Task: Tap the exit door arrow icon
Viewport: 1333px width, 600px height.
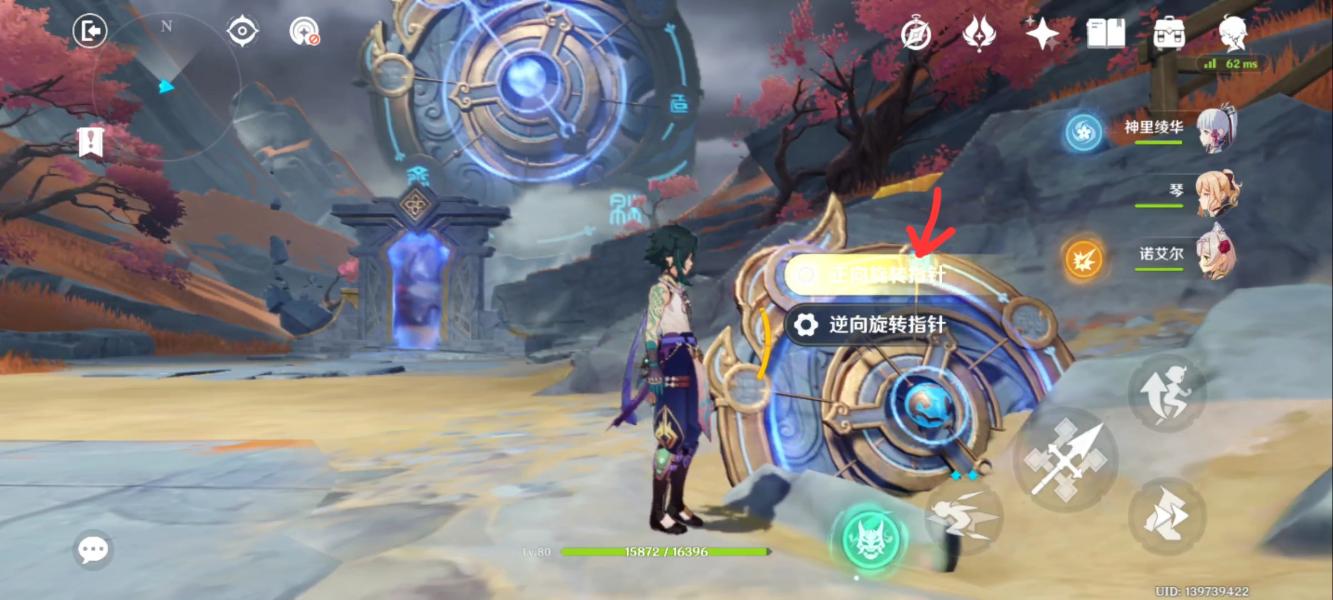Action: click(x=90, y=32)
